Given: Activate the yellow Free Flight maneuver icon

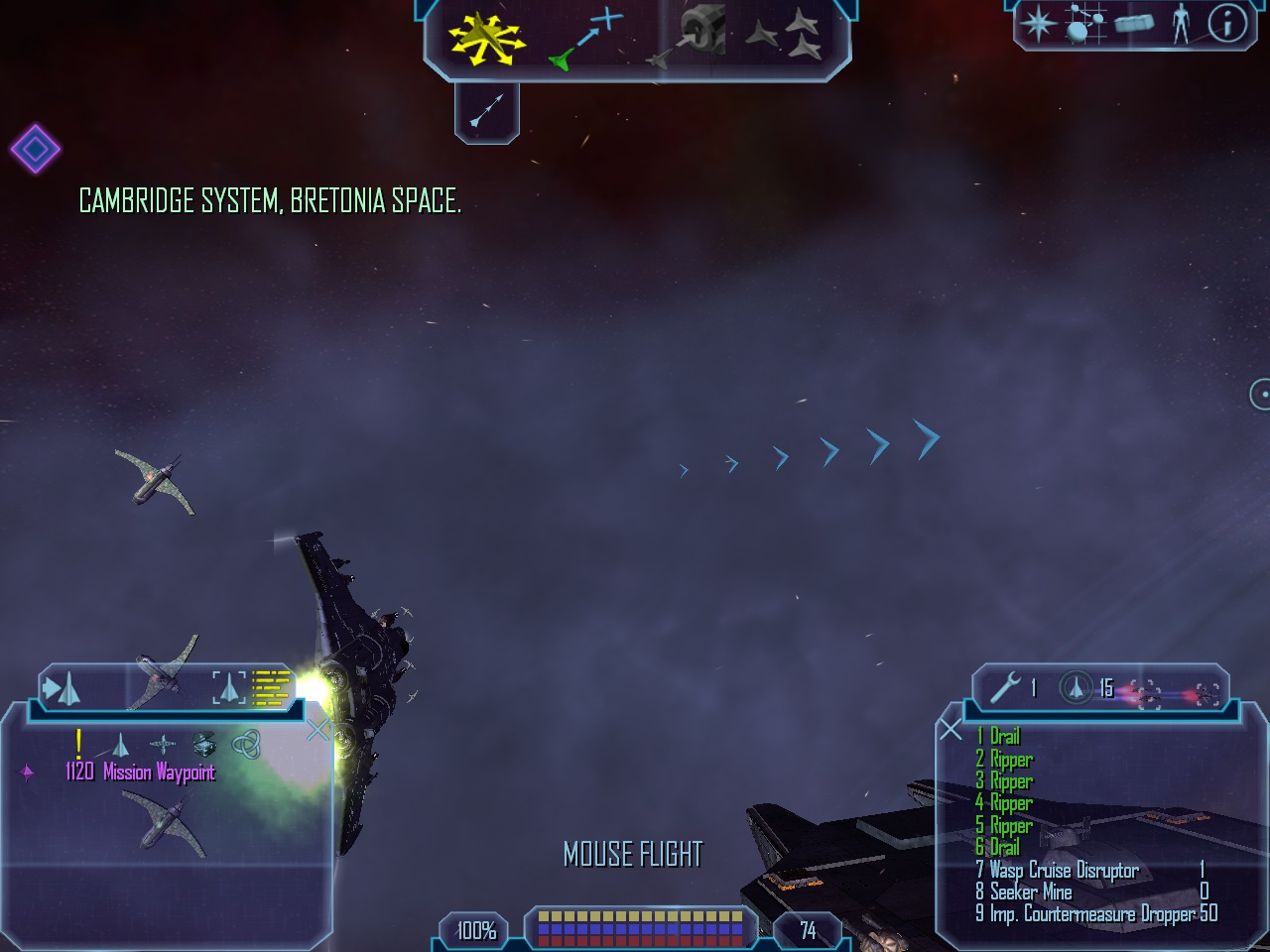Looking at the screenshot, I should click(x=485, y=39).
